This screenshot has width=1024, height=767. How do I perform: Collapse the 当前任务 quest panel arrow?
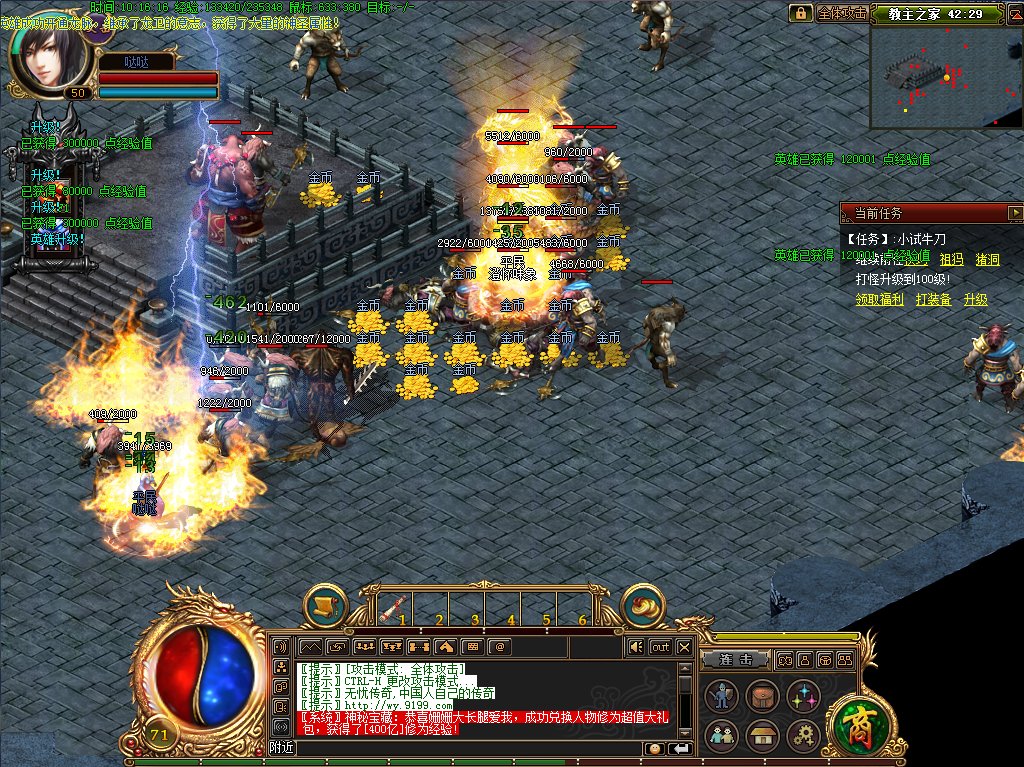[x=1015, y=213]
